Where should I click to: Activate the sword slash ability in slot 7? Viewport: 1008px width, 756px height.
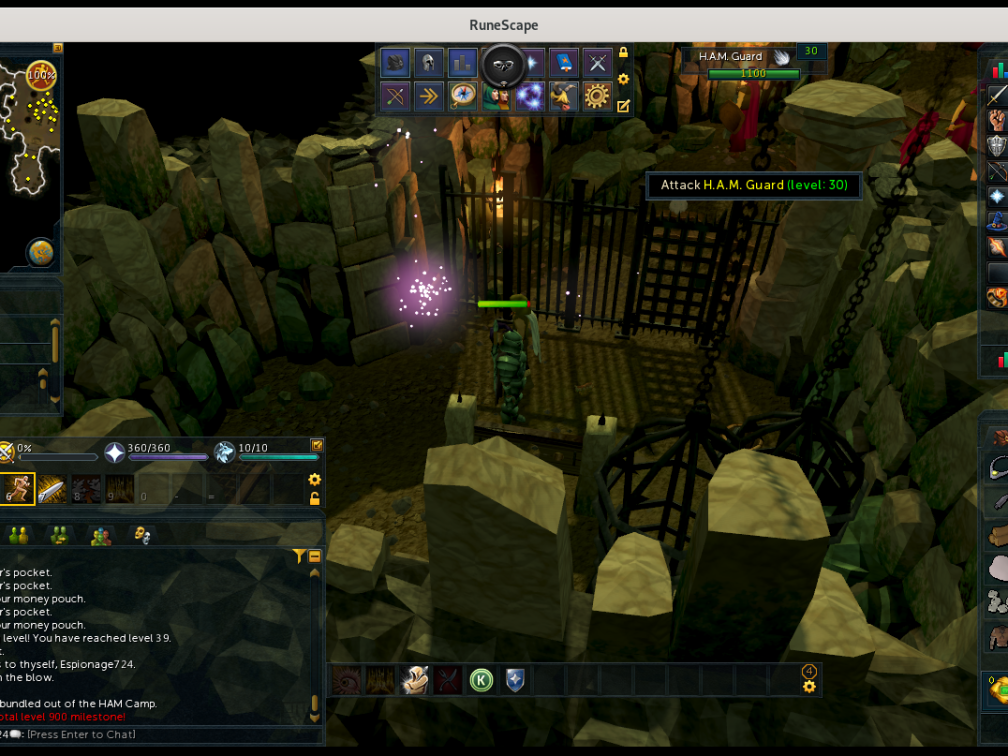click(x=53, y=489)
